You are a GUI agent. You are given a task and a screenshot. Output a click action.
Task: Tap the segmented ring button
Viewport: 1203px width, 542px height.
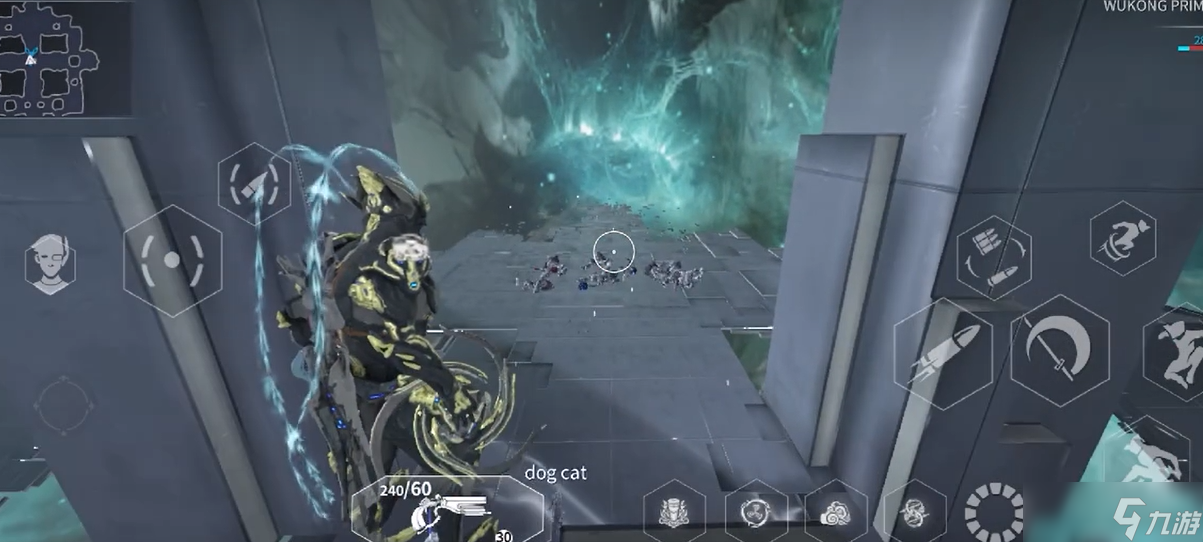(x=993, y=512)
